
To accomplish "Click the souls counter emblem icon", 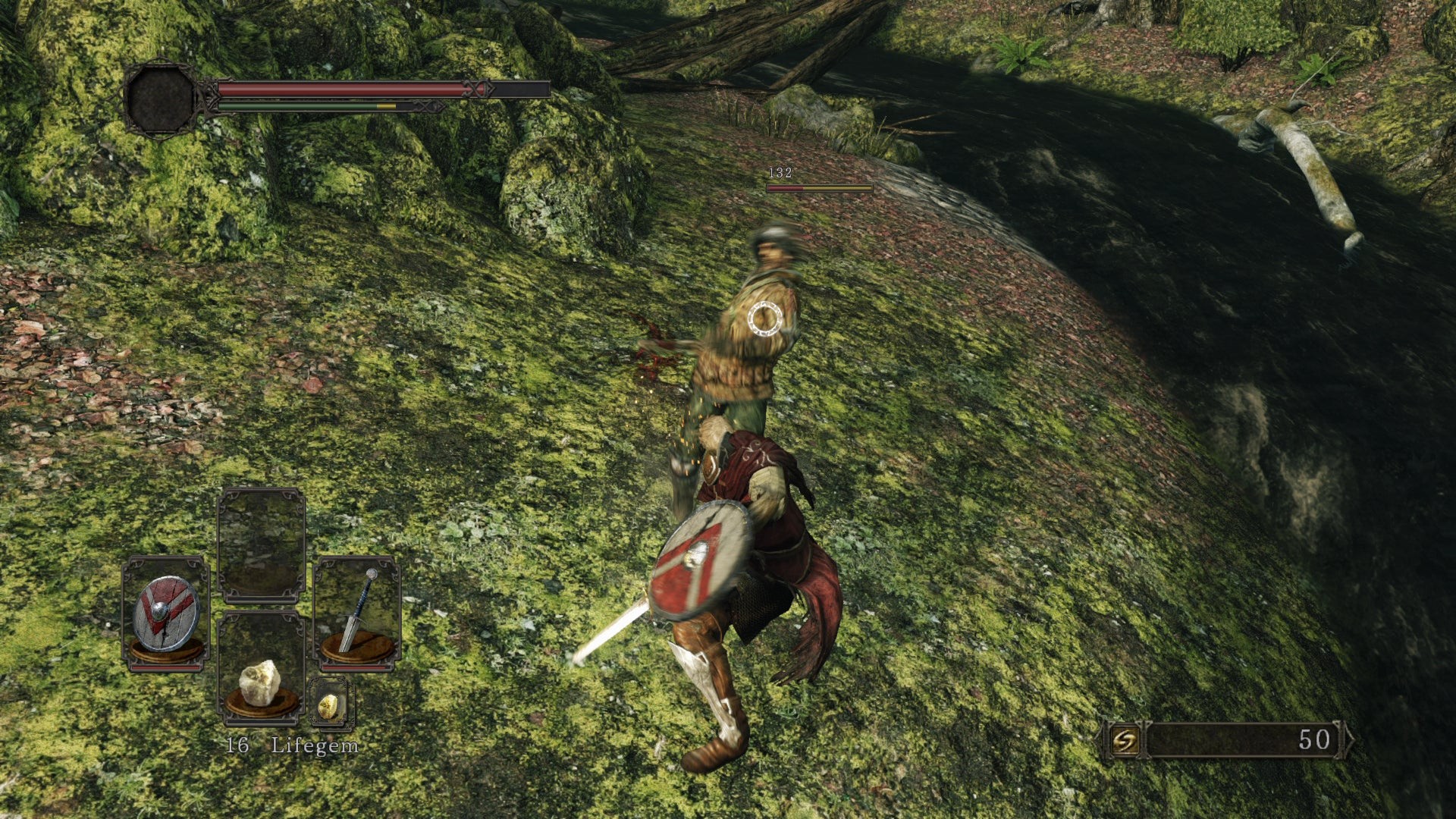I will tap(1125, 739).
